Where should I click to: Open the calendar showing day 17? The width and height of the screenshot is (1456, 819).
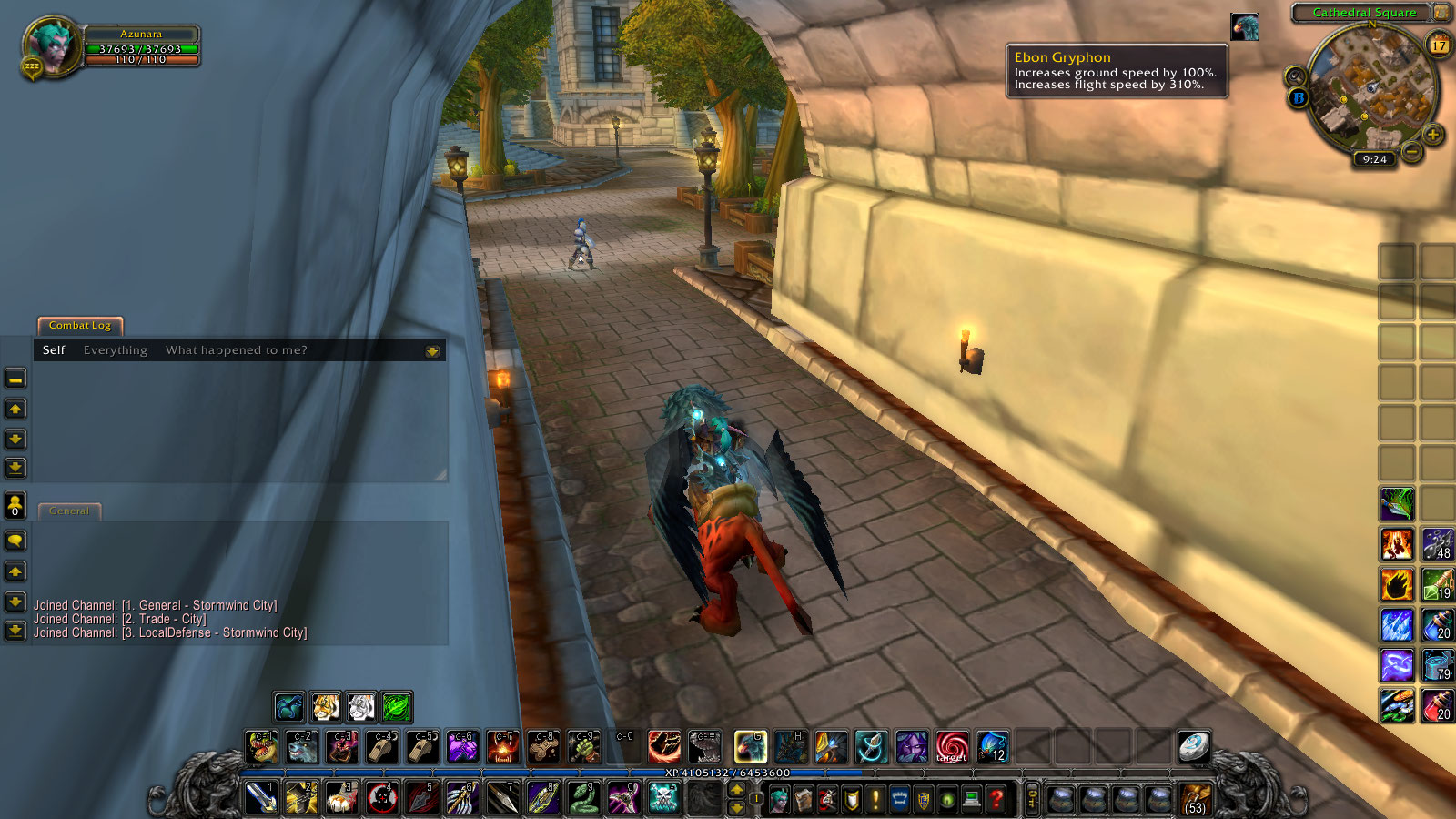1438,45
